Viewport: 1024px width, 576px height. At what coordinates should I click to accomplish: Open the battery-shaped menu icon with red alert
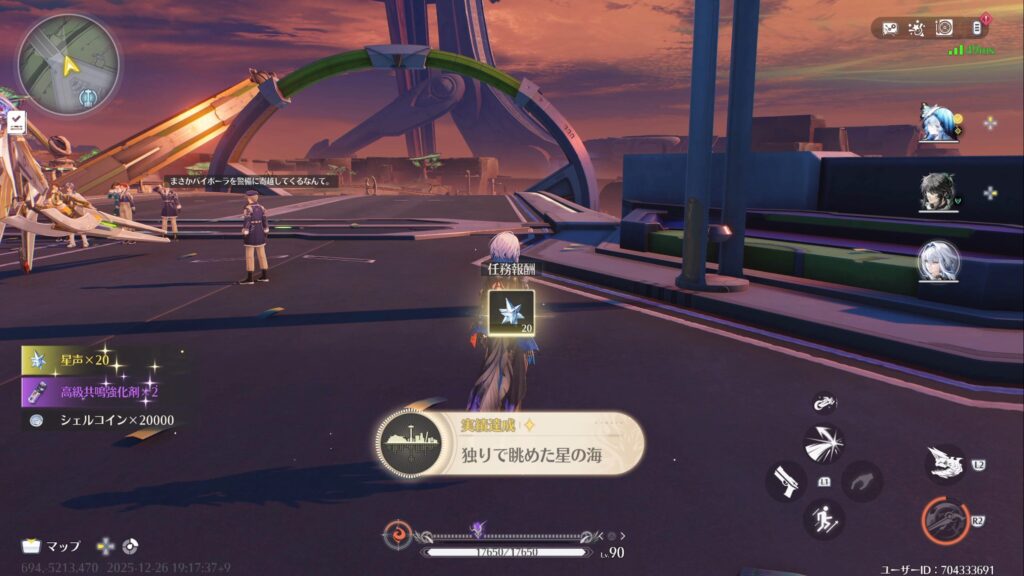(978, 28)
